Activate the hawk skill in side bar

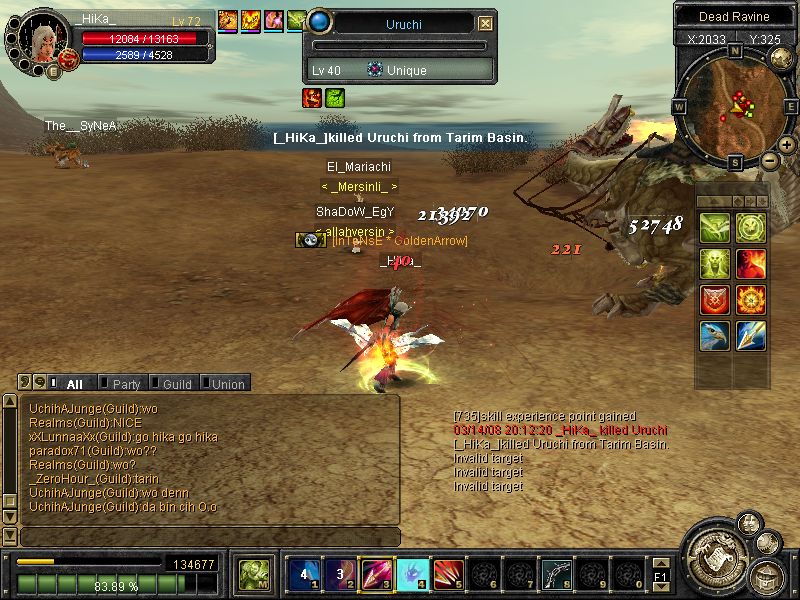[x=714, y=336]
